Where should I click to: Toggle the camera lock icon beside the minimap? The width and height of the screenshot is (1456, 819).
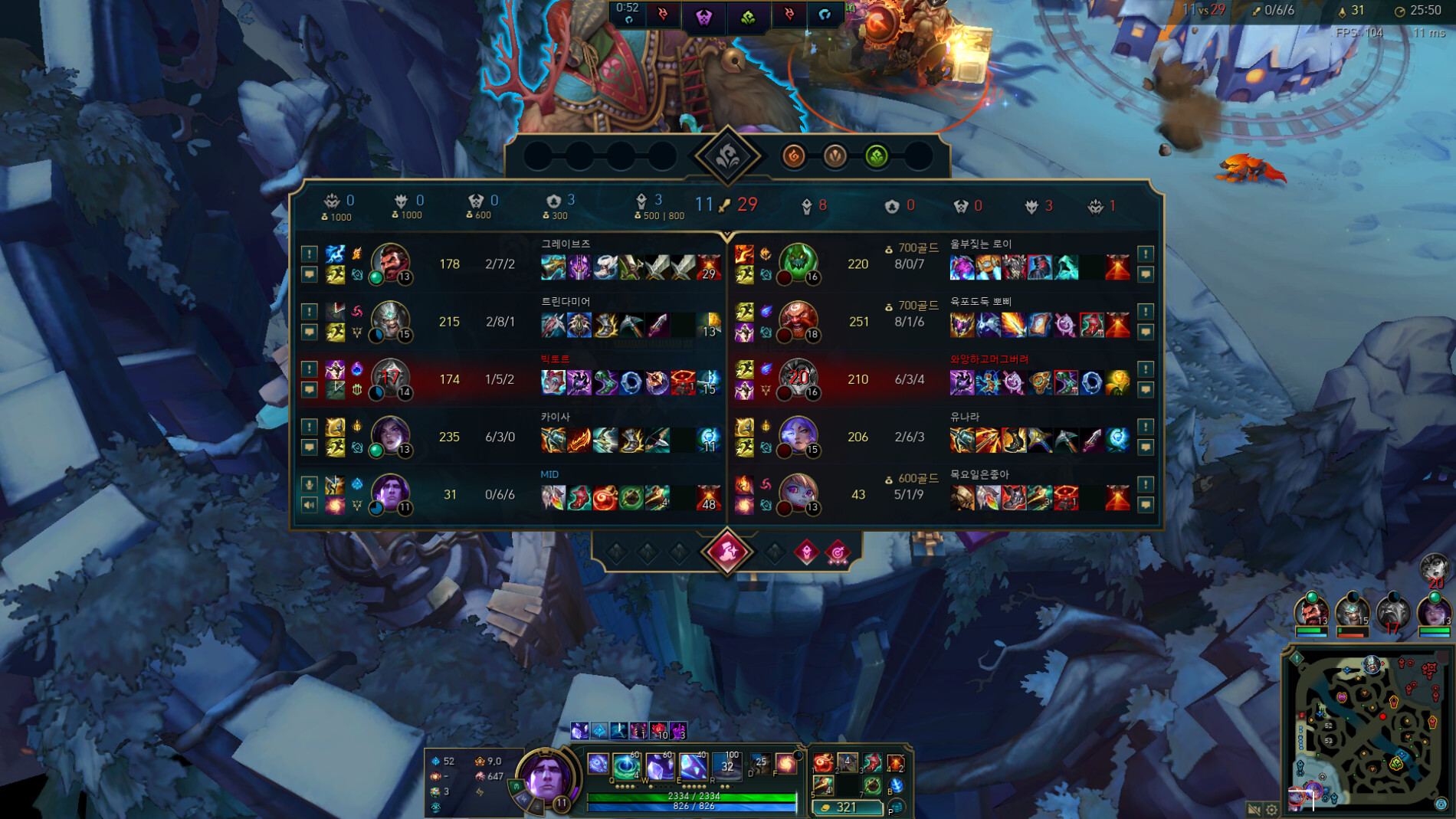[x=1254, y=809]
